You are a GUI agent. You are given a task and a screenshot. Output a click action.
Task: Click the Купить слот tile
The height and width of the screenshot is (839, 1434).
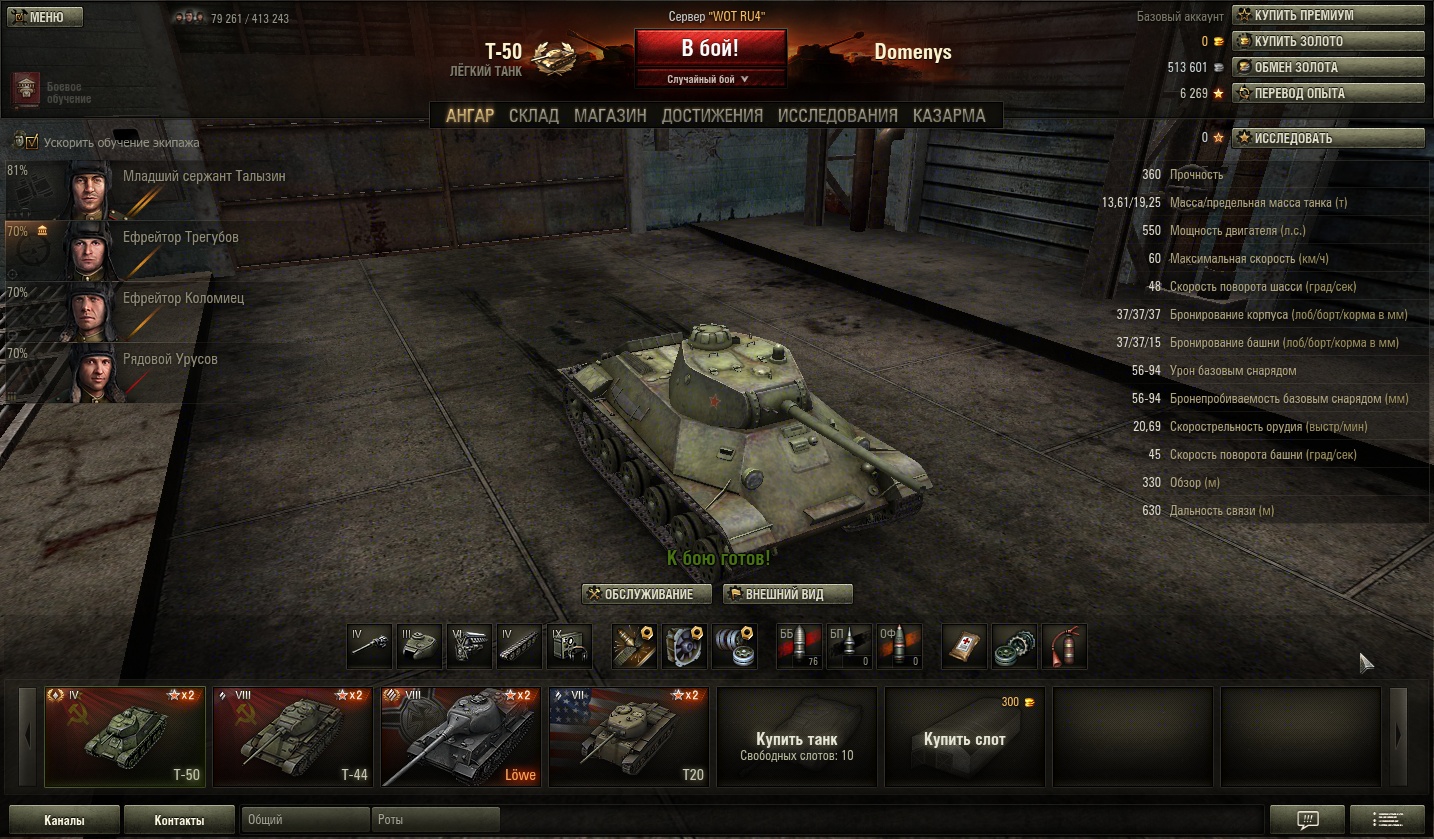pyautogui.click(x=964, y=737)
